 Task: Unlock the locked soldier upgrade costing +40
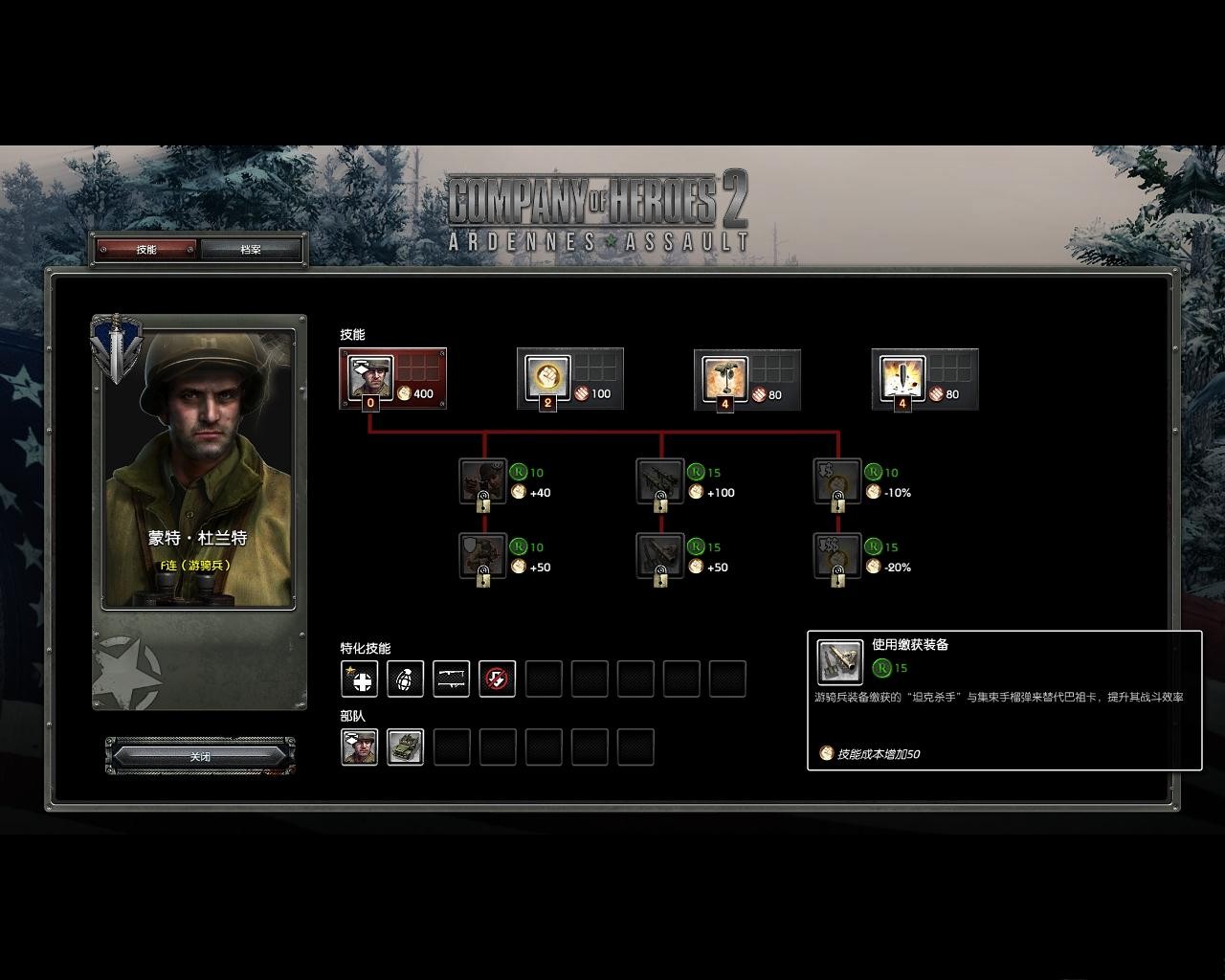(x=483, y=481)
